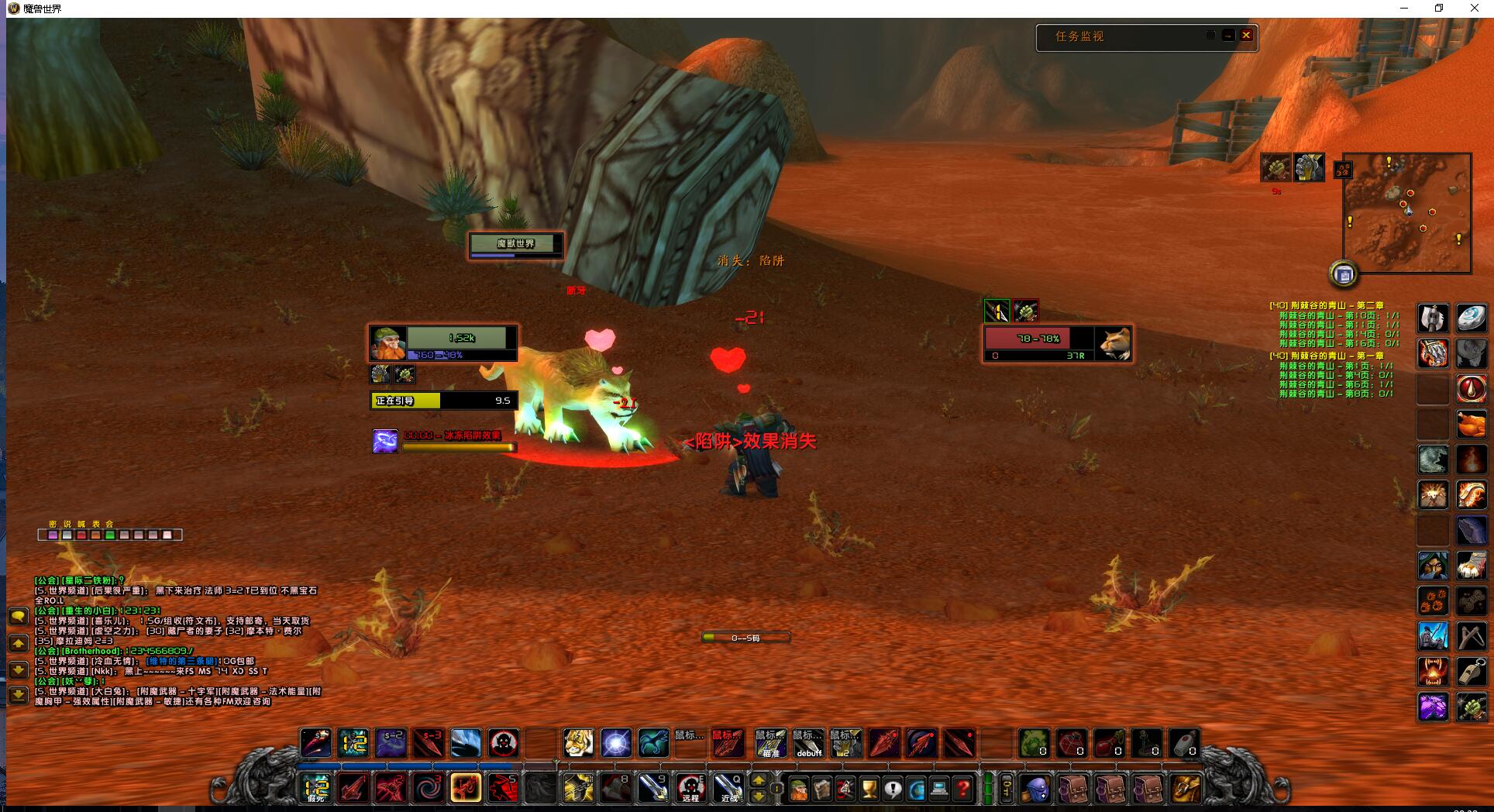Select the dwarf player portrait frame
The height and width of the screenshot is (812, 1494).
(x=387, y=343)
